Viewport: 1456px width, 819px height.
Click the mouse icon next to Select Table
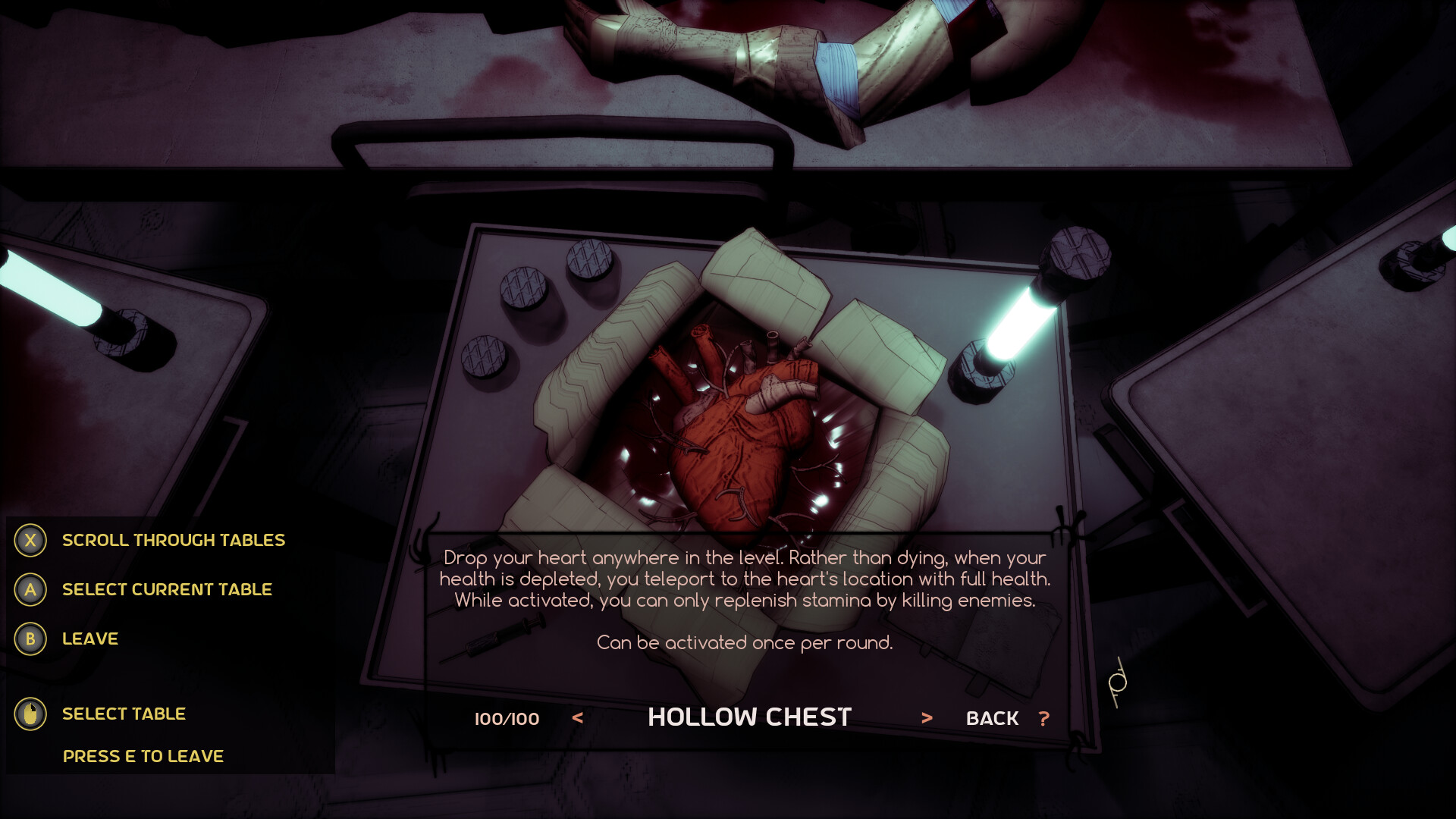coord(30,714)
